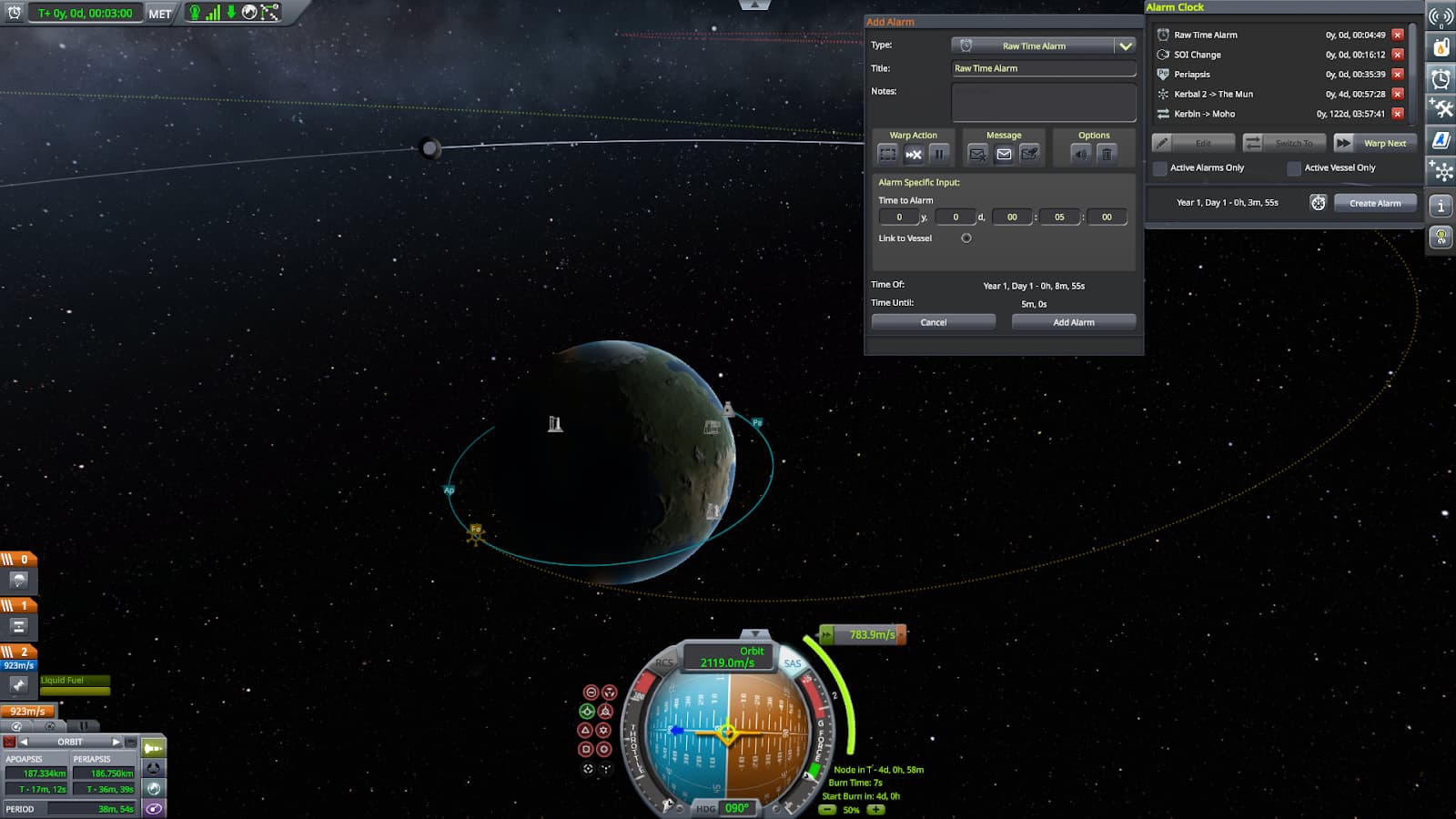The image size is (1456, 819).
Task: Activate the Warp Next button
Action: click(x=1375, y=143)
